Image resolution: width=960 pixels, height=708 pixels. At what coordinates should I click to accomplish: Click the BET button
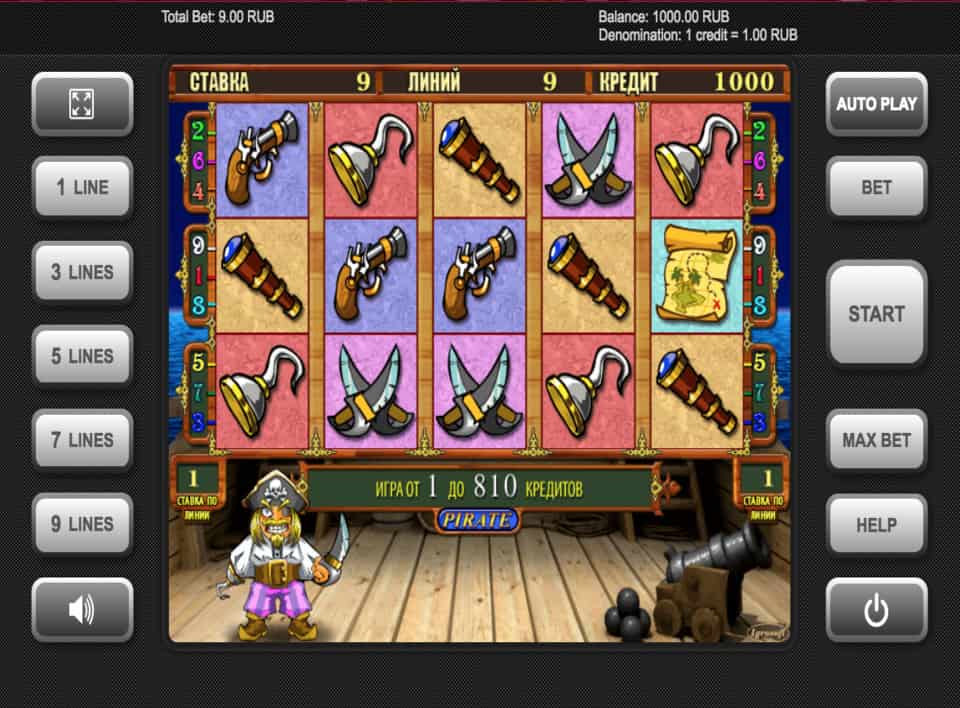pos(876,187)
